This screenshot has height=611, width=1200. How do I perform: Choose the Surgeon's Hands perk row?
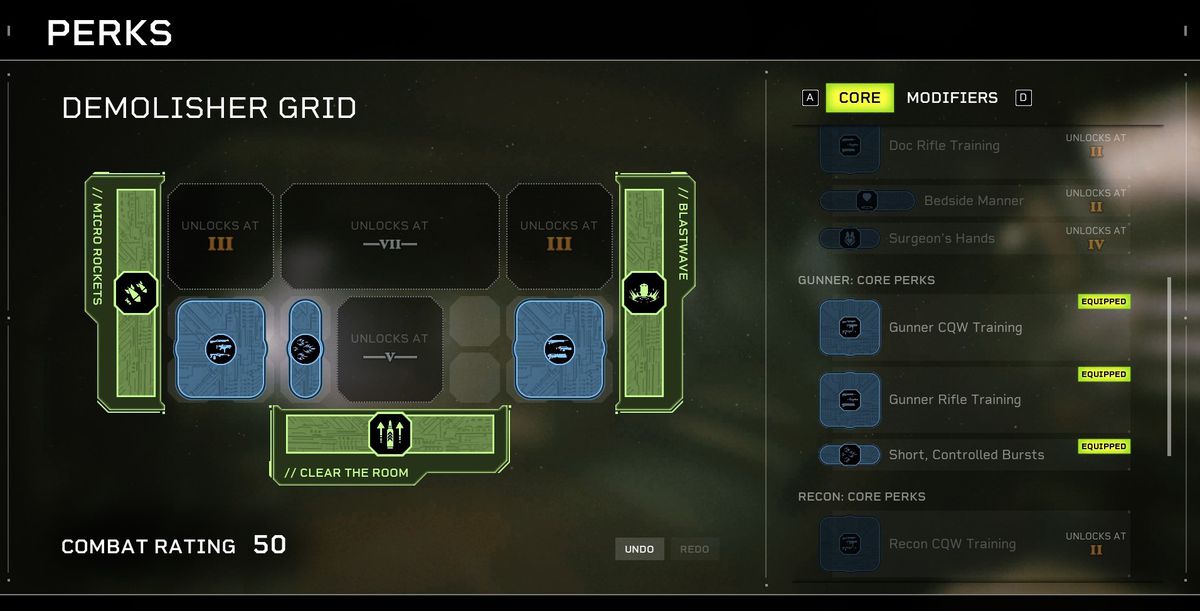coord(941,239)
